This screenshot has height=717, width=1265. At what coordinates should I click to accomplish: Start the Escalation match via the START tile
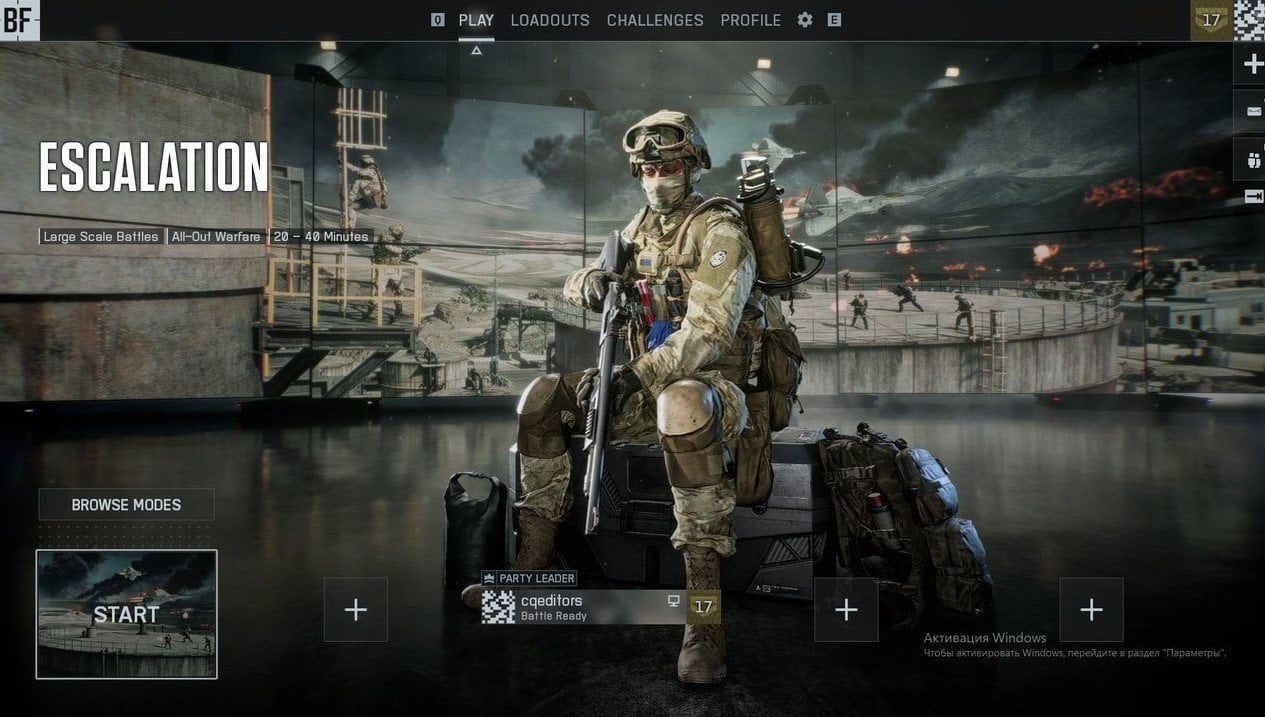coord(126,614)
